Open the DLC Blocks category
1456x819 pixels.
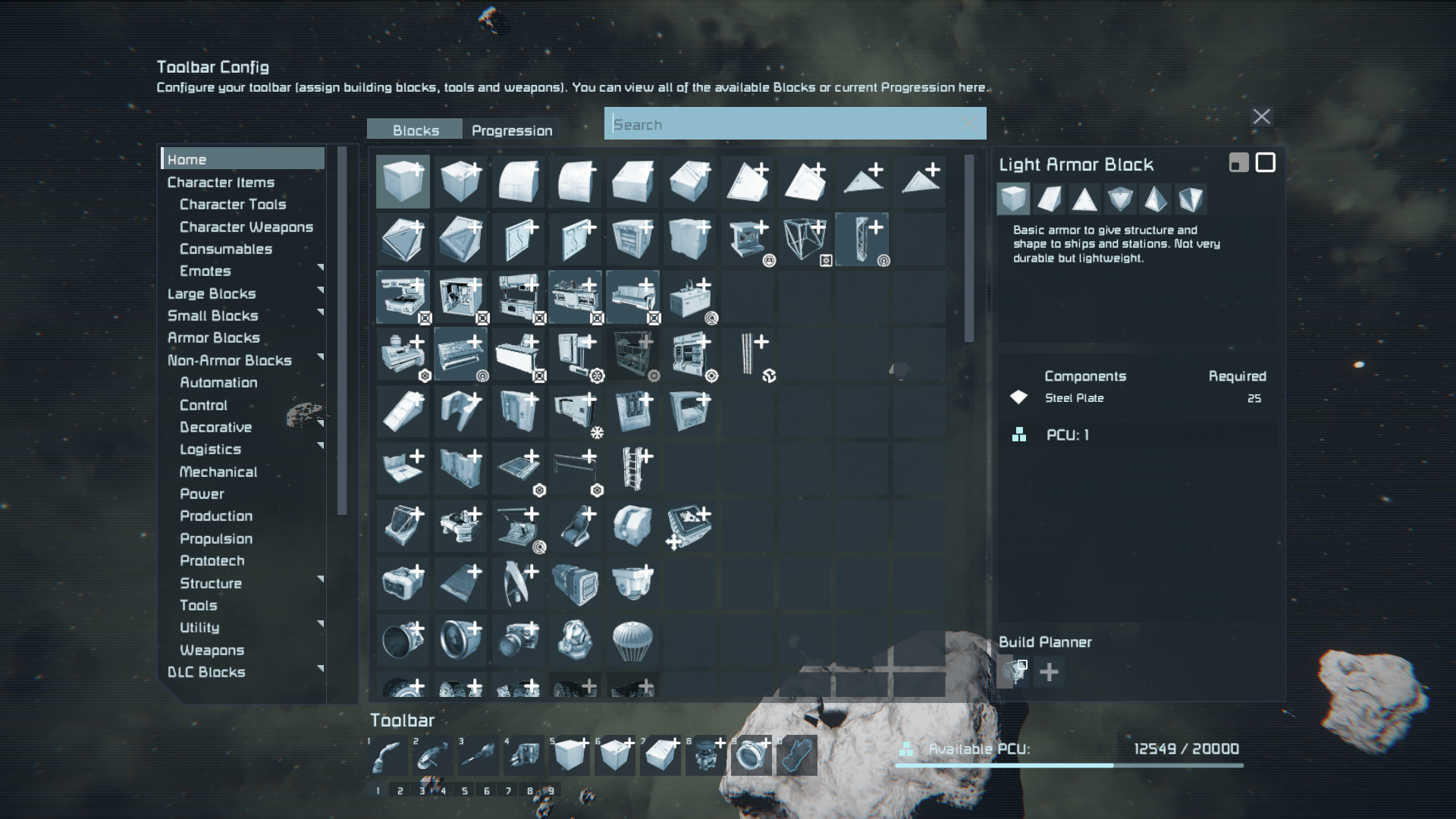click(206, 673)
